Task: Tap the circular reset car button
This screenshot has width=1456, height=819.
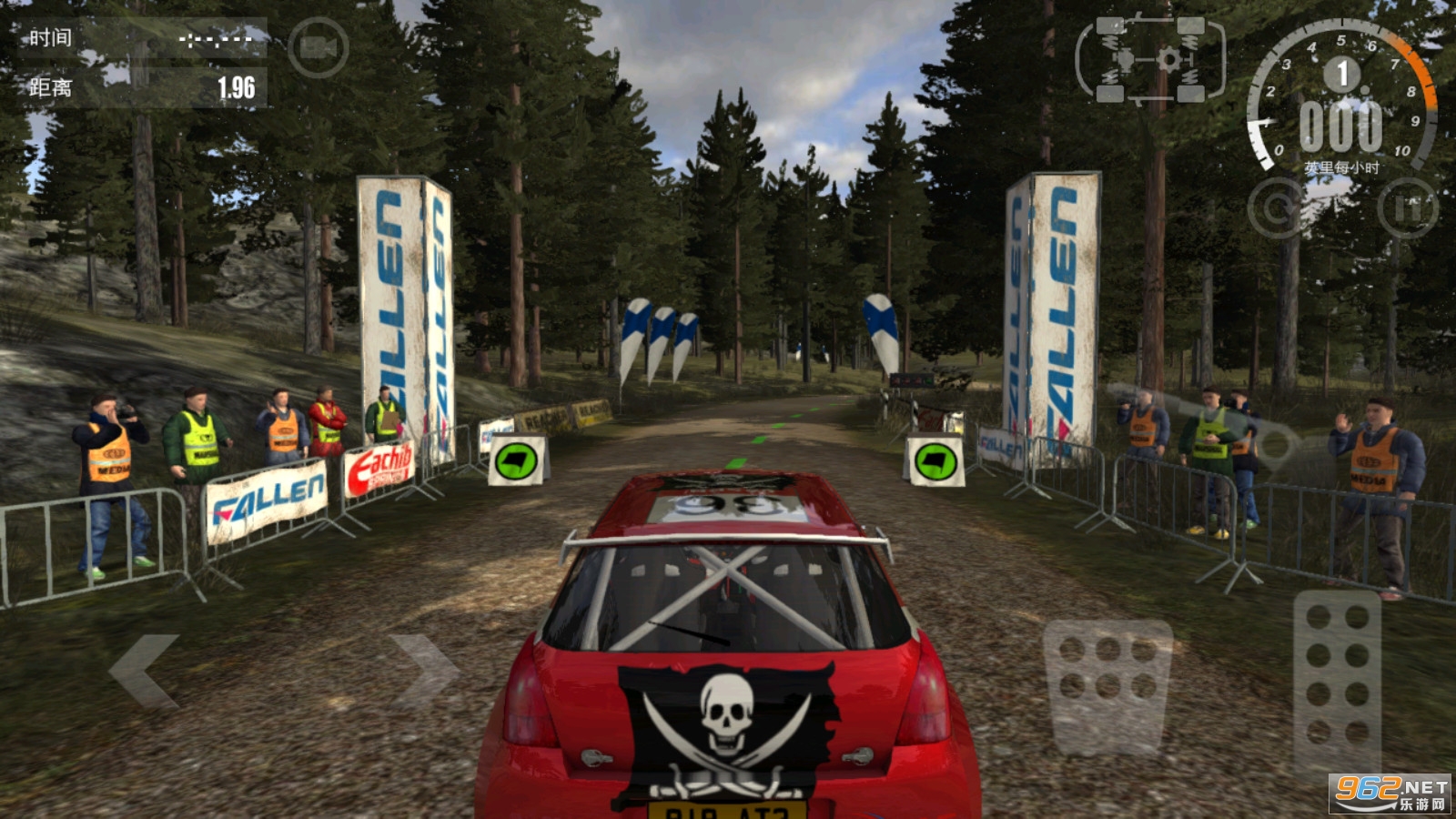Action: (1278, 208)
